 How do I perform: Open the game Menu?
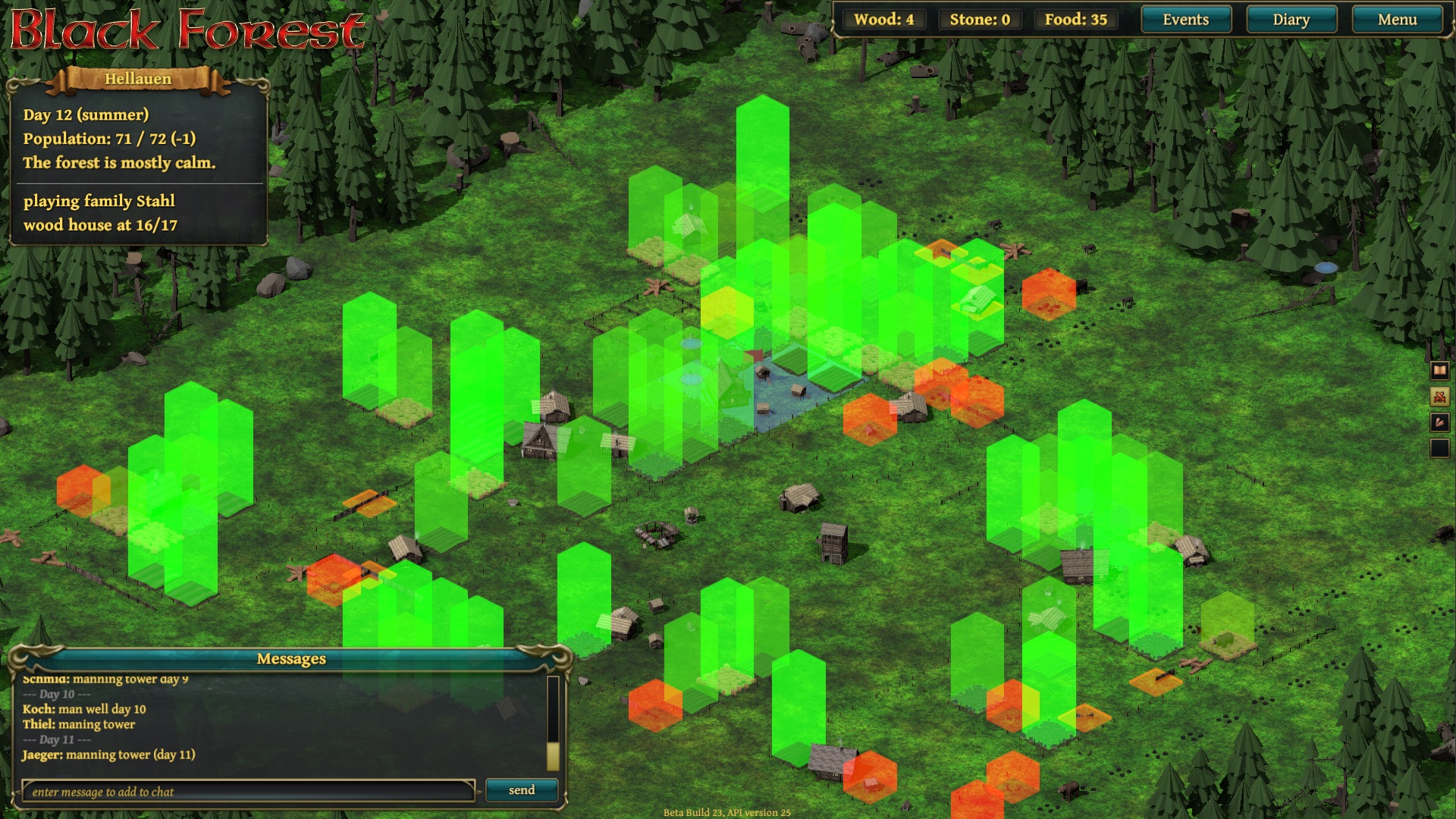[1397, 20]
